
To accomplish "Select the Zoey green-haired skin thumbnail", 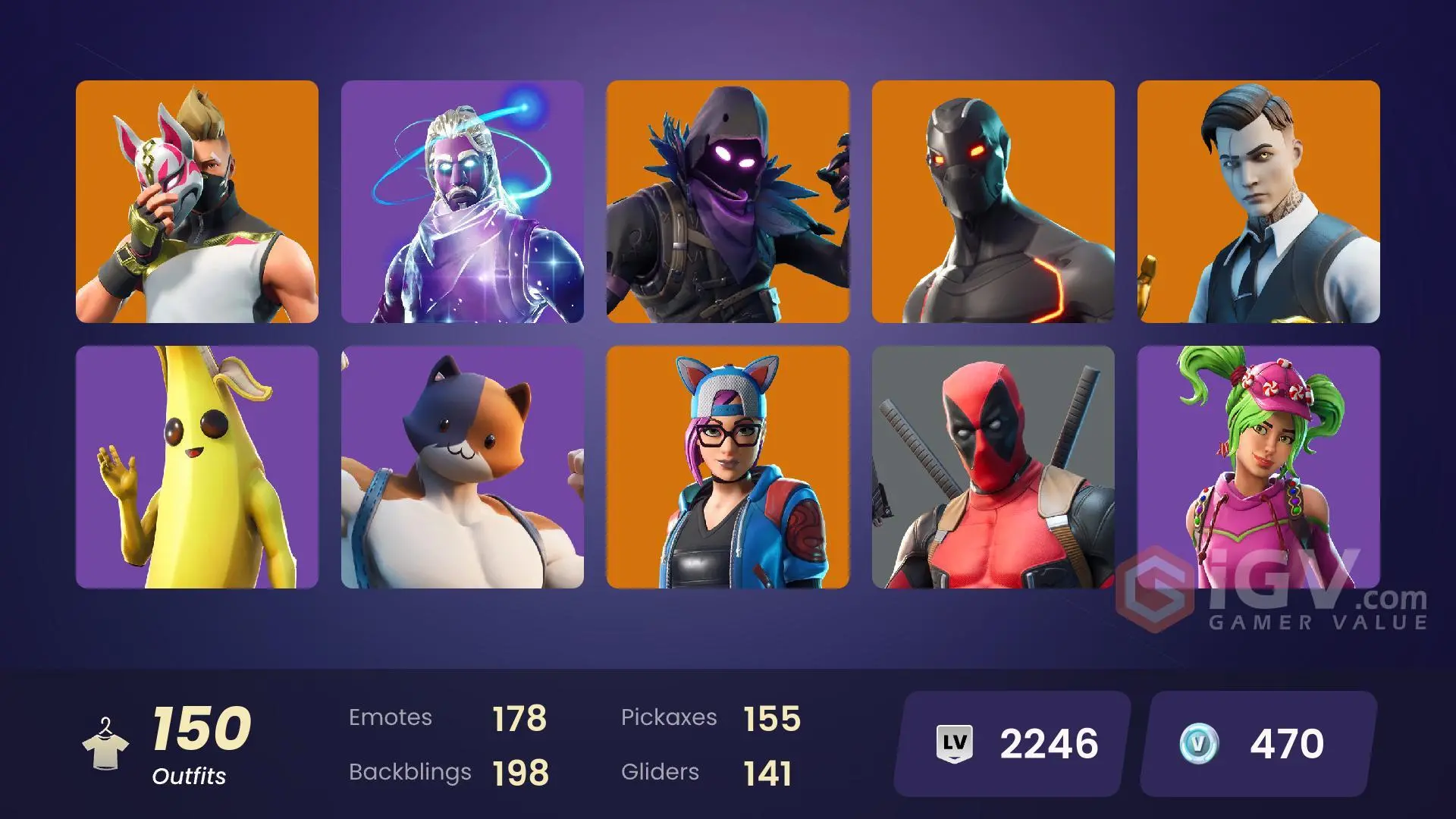I will pos(1259,467).
